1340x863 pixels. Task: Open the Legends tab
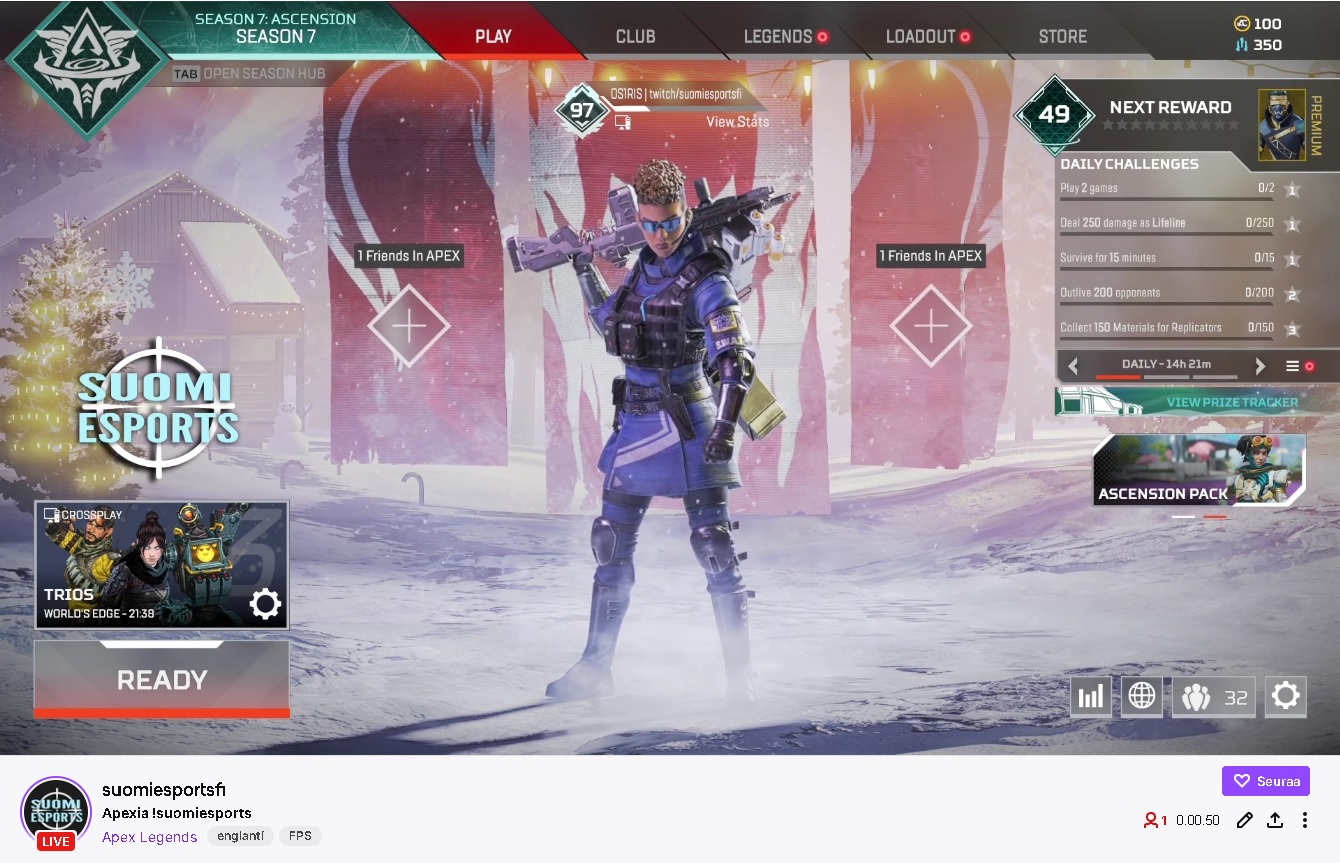click(x=778, y=37)
